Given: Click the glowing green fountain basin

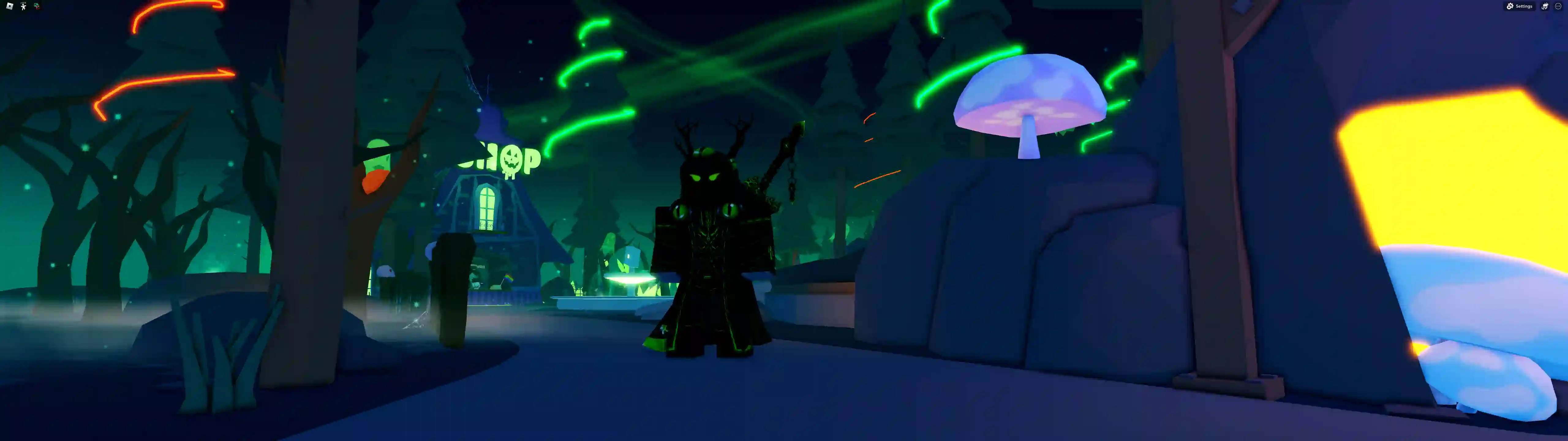Looking at the screenshot, I should [x=630, y=280].
